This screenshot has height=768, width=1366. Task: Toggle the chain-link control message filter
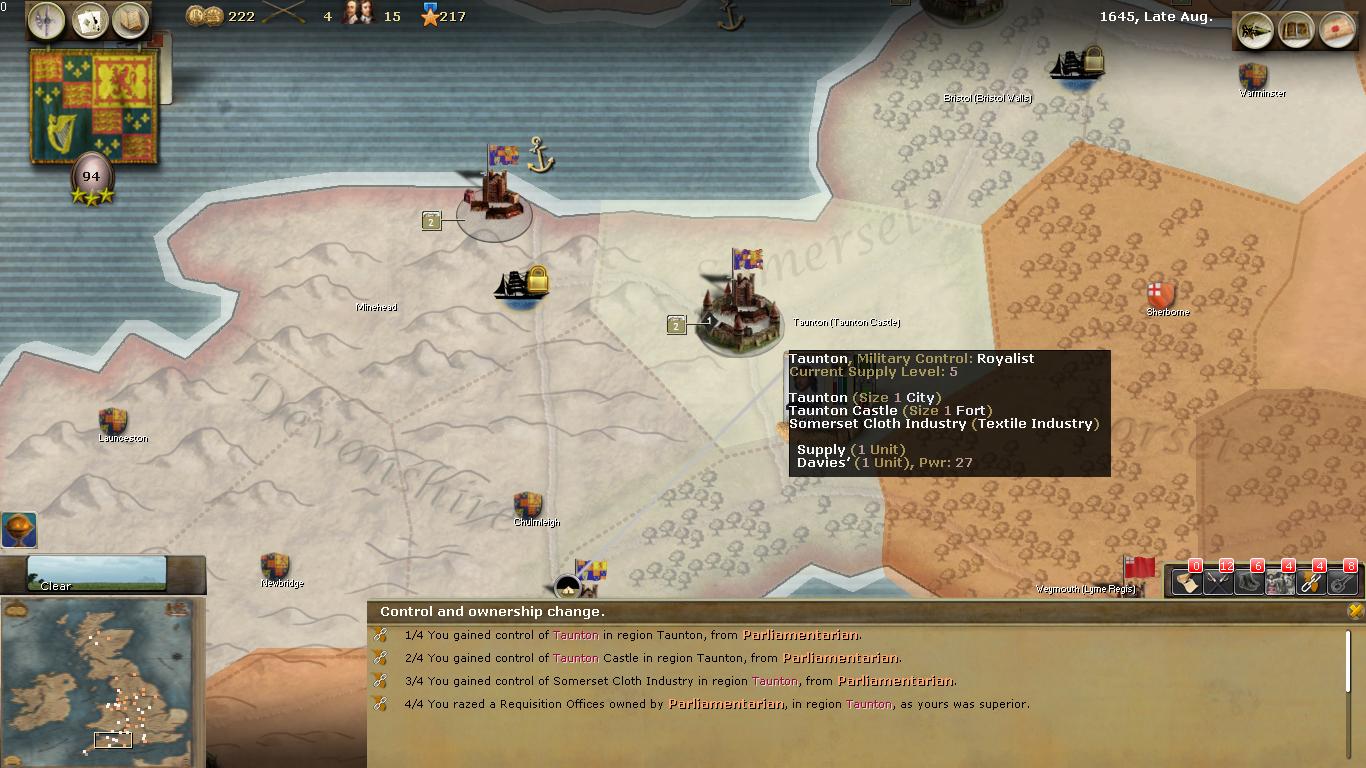(x=1311, y=581)
